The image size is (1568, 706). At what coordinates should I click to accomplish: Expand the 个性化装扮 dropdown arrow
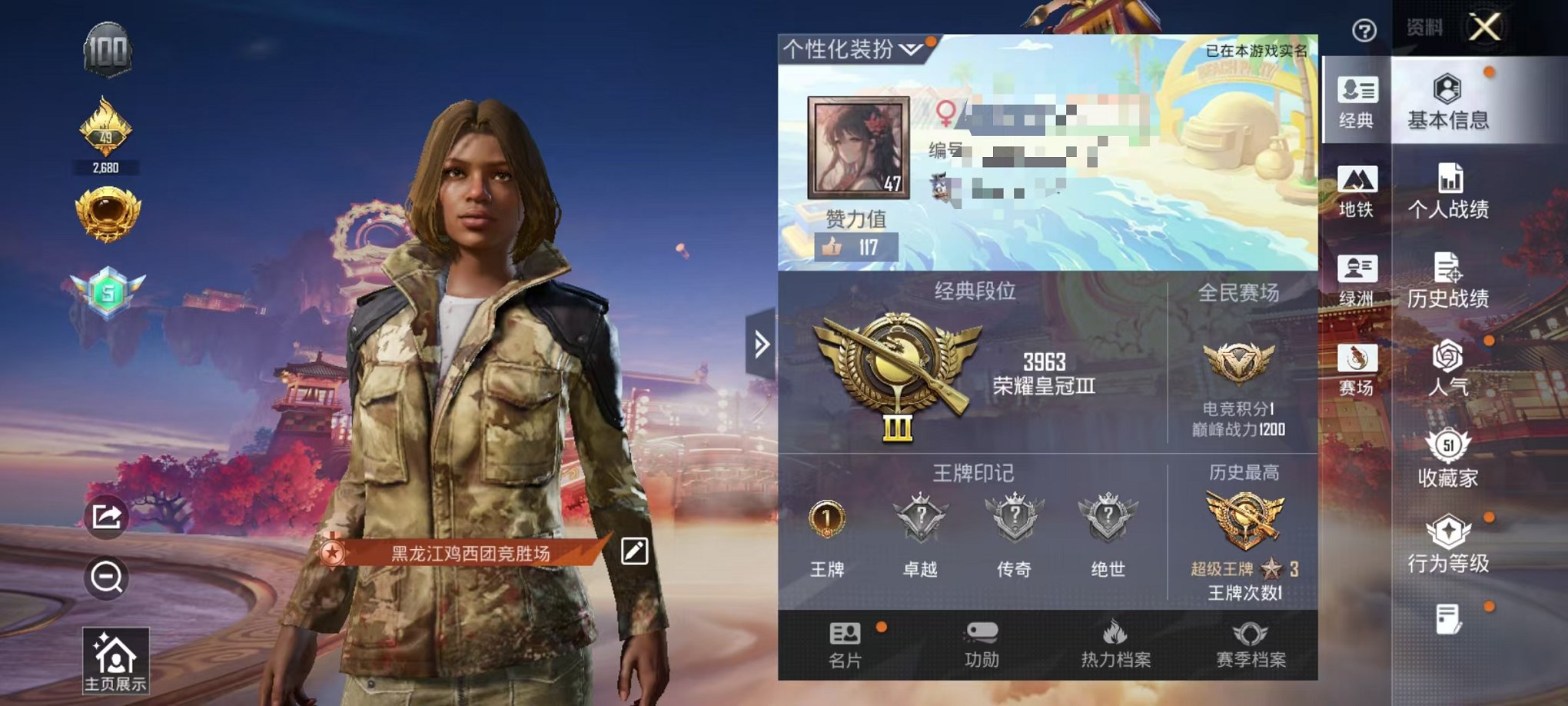click(910, 50)
